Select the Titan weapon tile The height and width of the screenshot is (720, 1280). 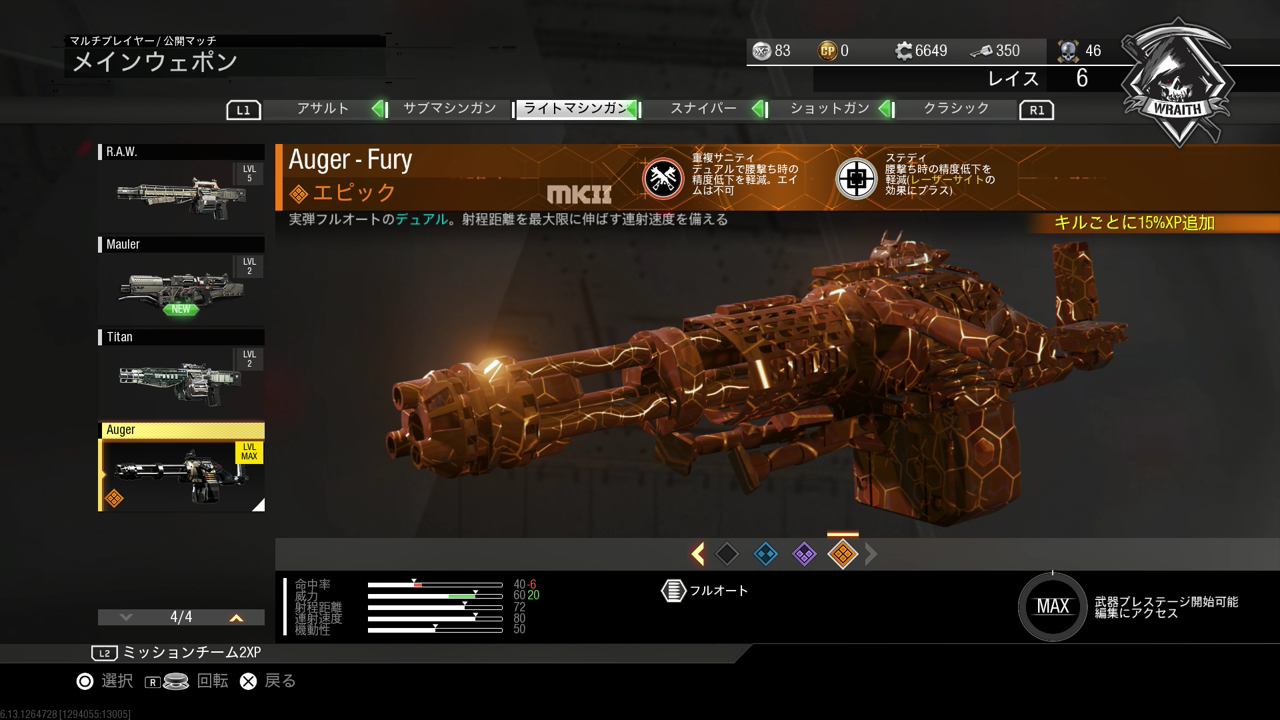tap(181, 373)
